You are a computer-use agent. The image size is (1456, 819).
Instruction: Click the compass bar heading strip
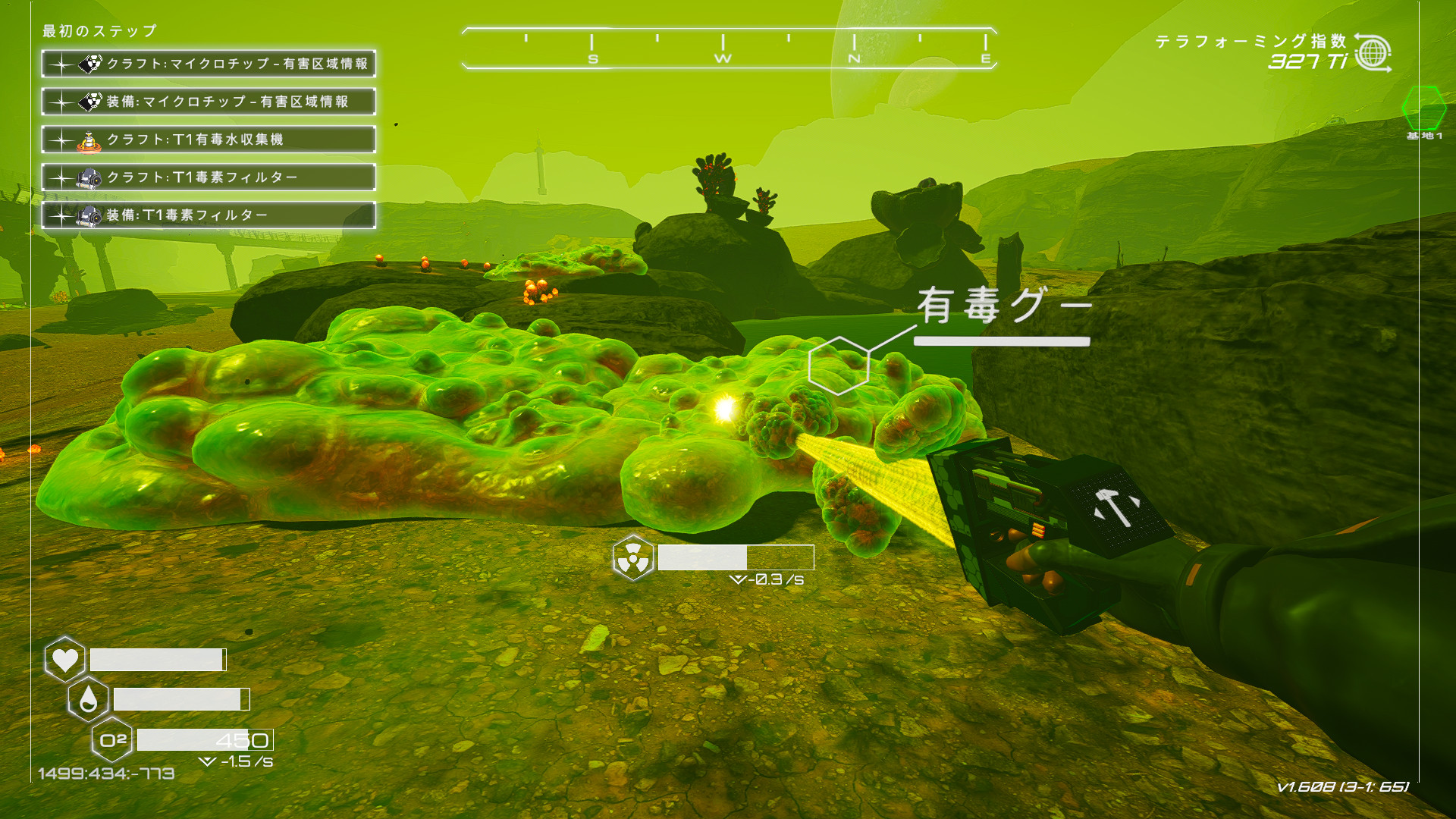pyautogui.click(x=729, y=49)
